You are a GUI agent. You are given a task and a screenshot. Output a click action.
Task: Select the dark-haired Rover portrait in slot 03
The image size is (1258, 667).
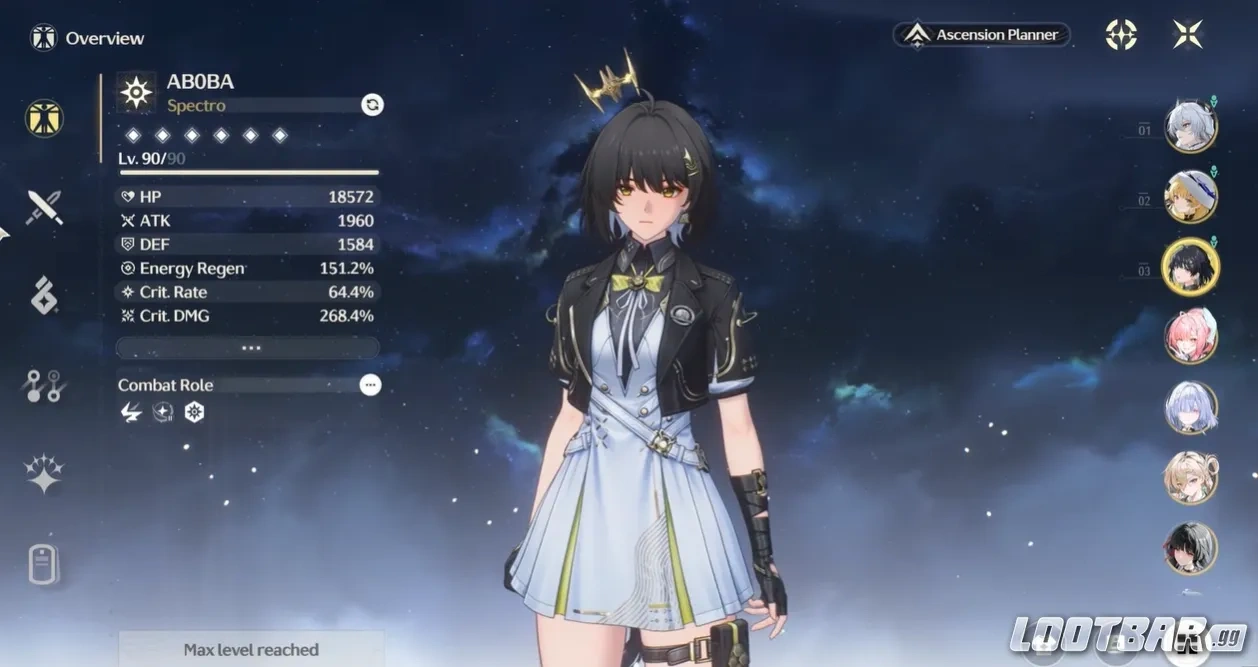tap(1190, 267)
